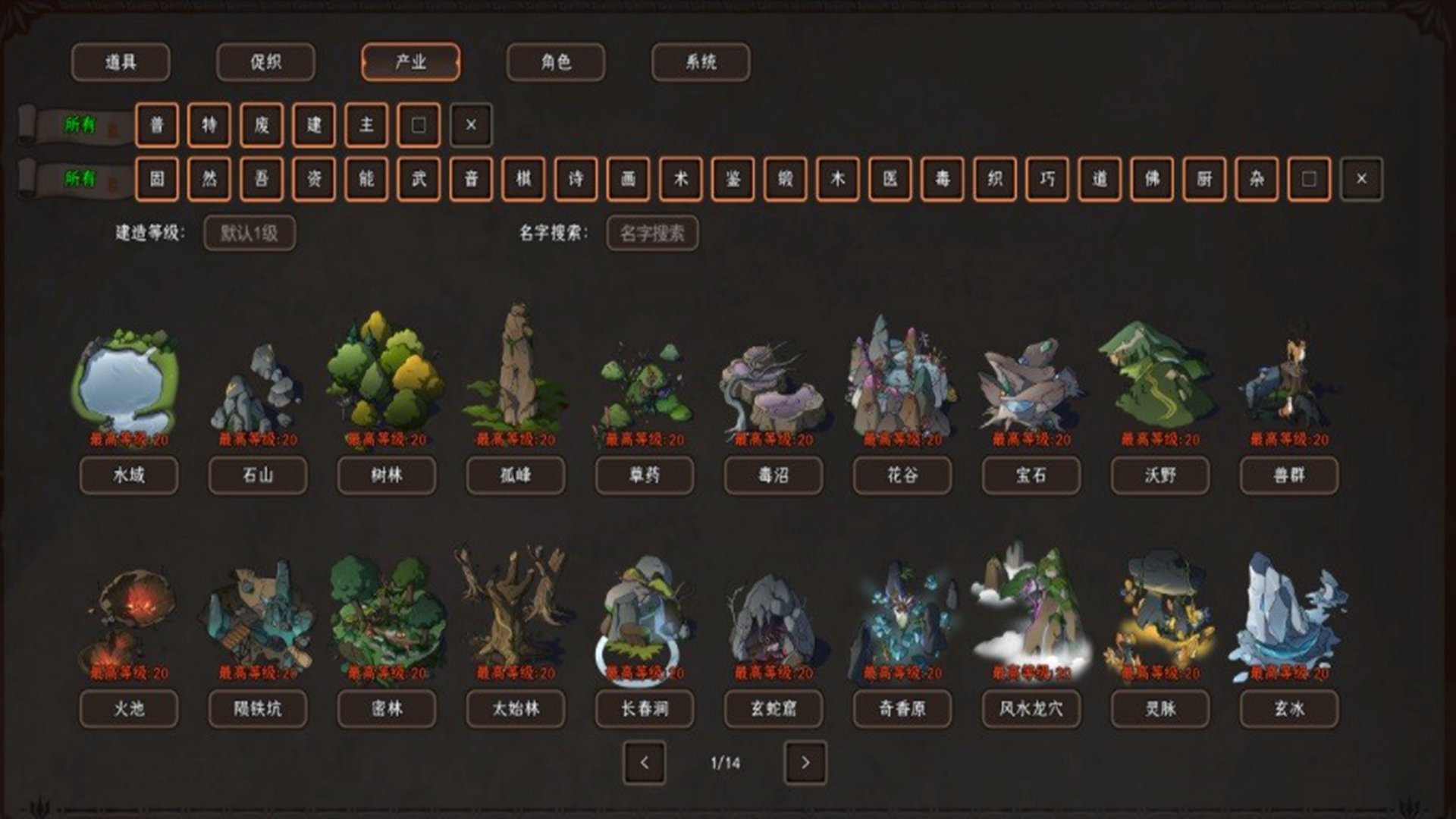Screen dimensions: 1456x819
Task: Click the 建造等级 level input field
Action: (x=249, y=234)
